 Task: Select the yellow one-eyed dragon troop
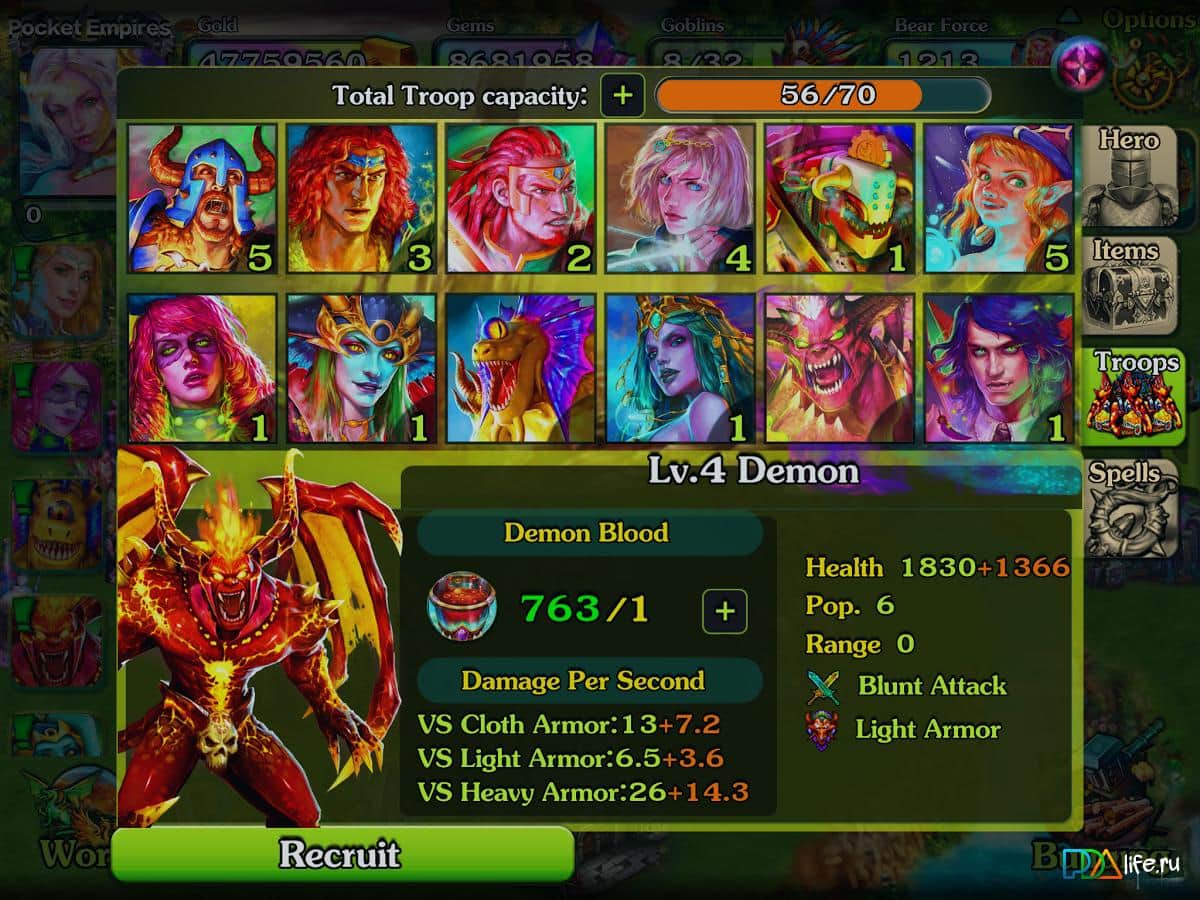point(520,368)
